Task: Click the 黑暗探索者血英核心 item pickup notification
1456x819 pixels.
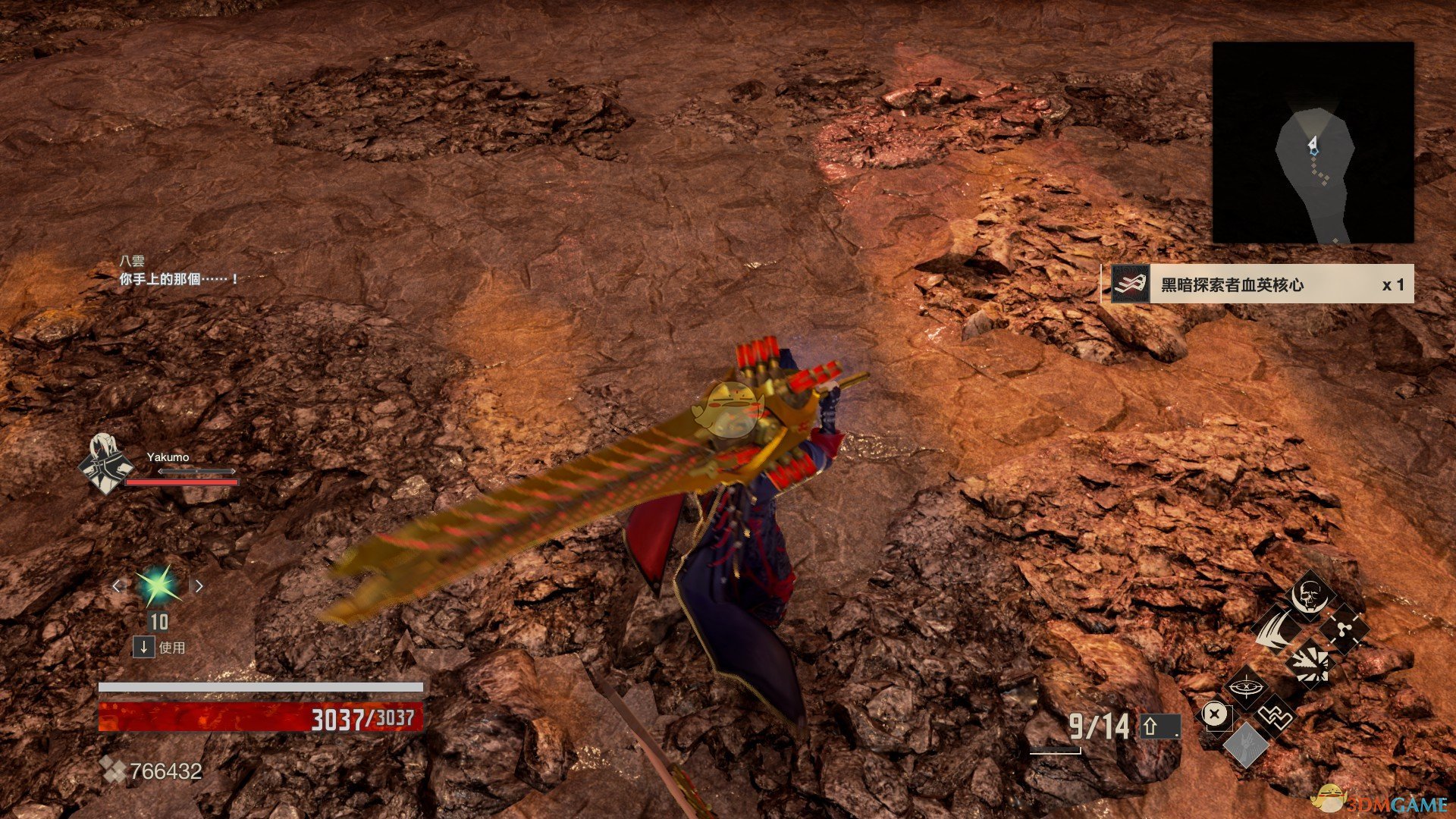Action: pos(1257,284)
